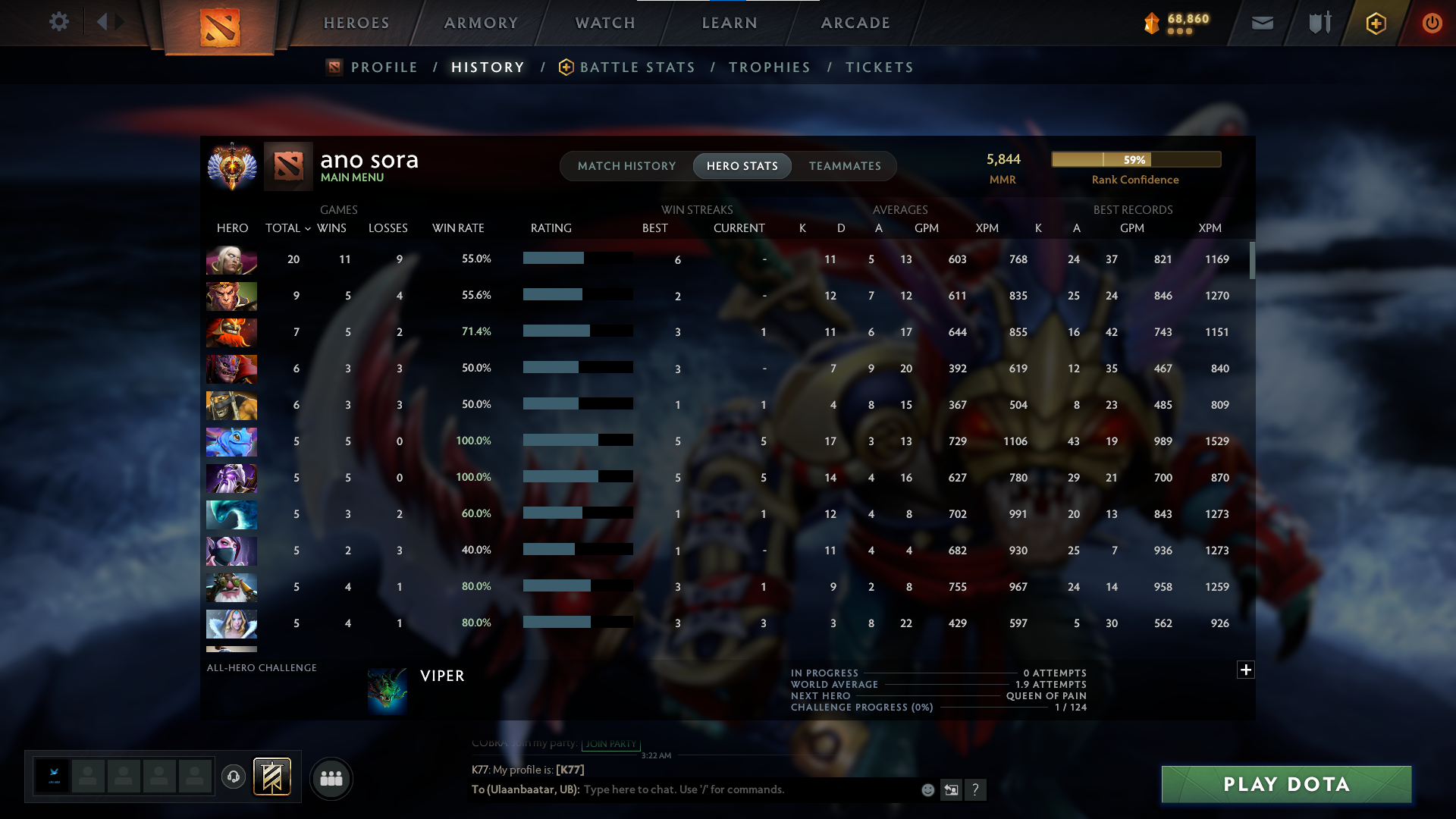Click the gold plus hexagon icon
The width and height of the screenshot is (1456, 819).
click(x=1375, y=23)
